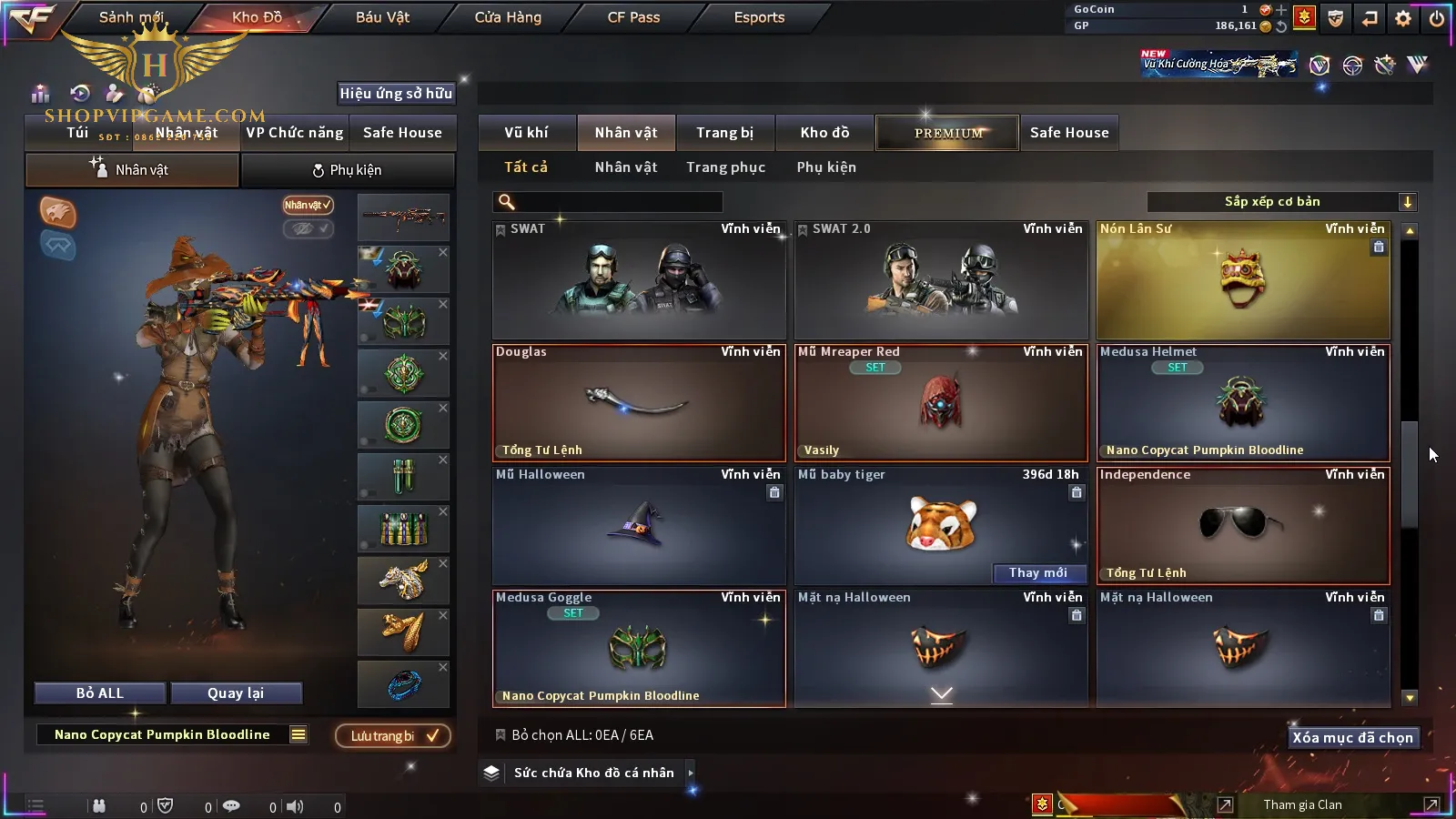Switch to the Trang bị tab

(x=724, y=133)
